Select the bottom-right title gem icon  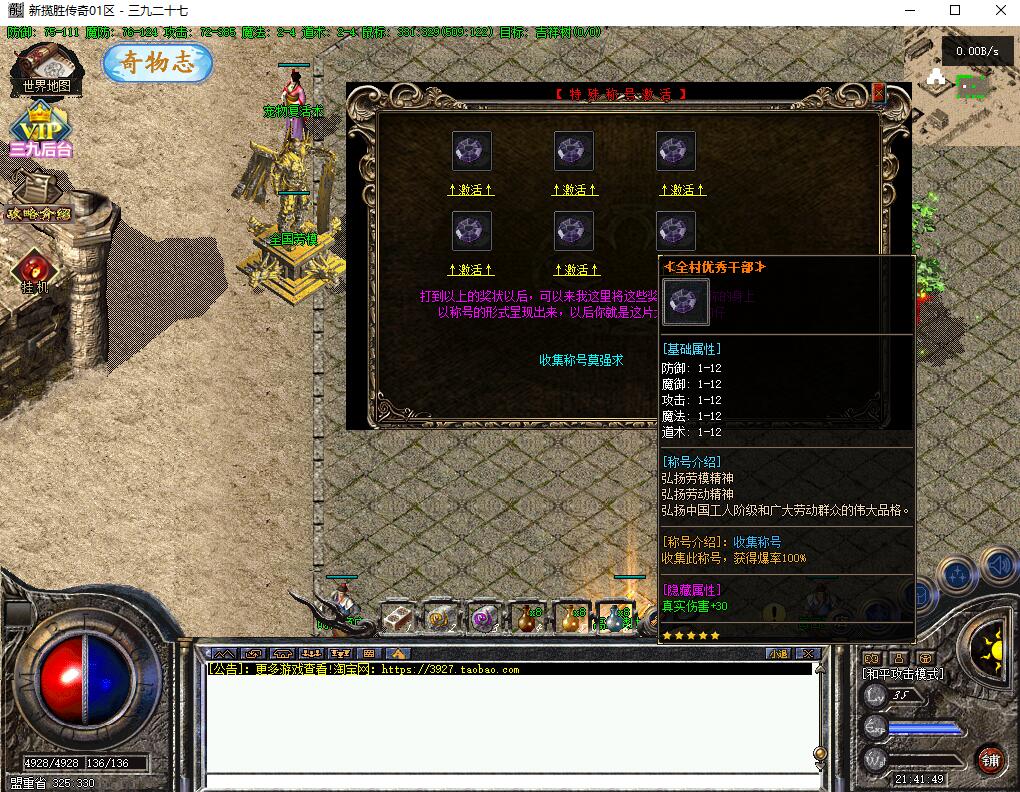pos(676,231)
